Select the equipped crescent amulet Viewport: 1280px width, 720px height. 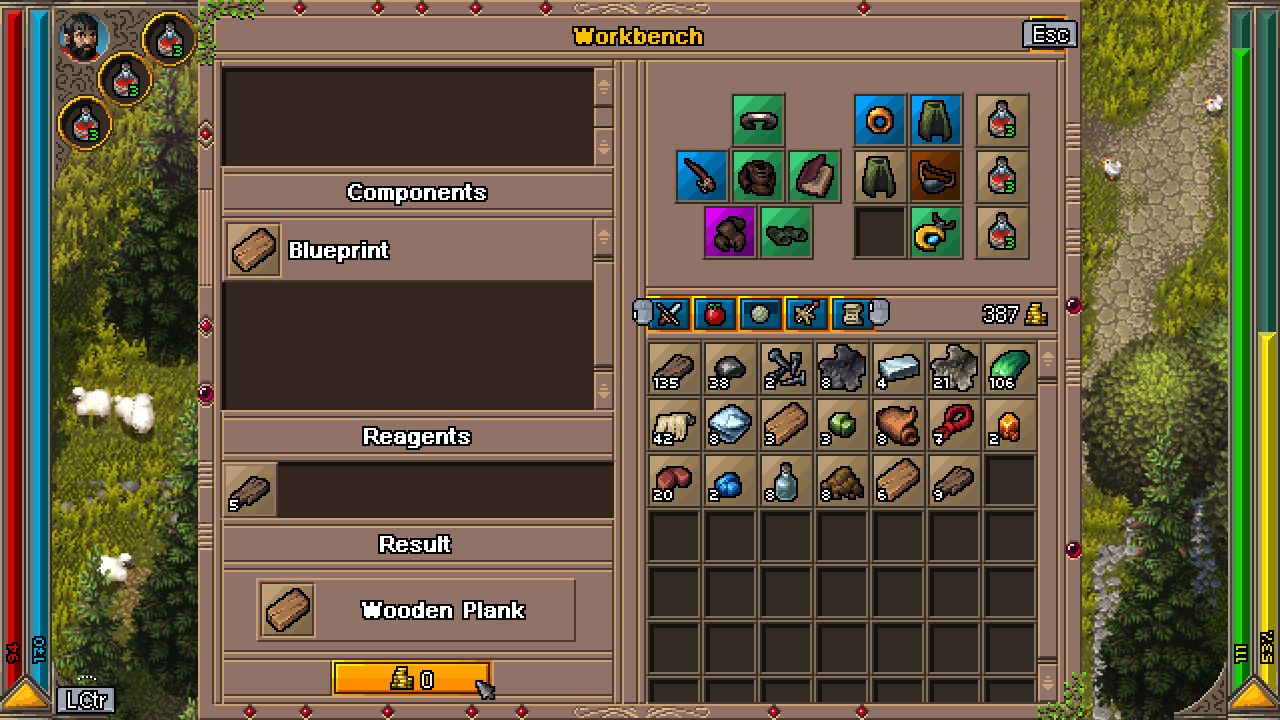pyautogui.click(x=937, y=233)
